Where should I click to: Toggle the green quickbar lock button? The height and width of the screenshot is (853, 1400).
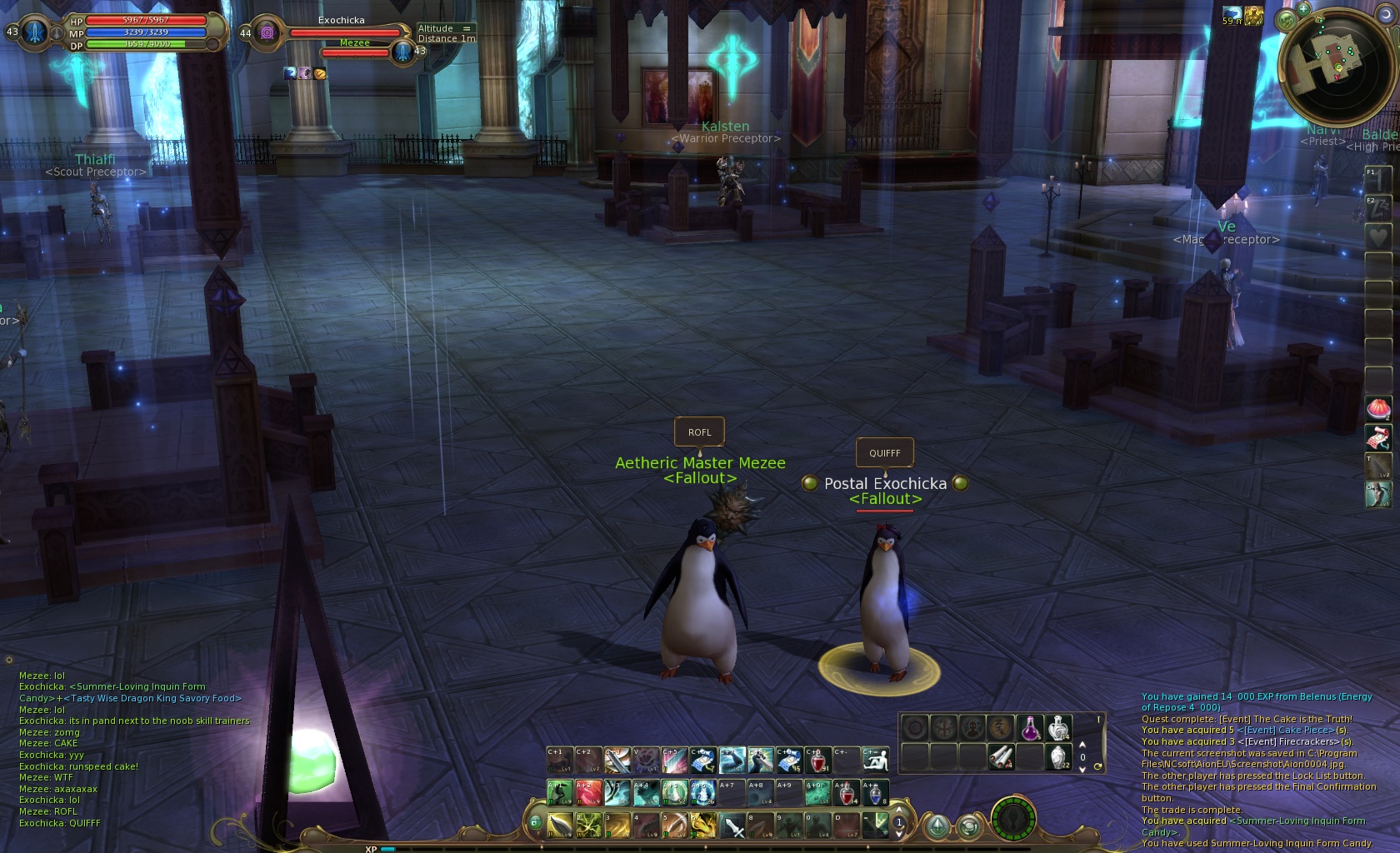point(535,824)
